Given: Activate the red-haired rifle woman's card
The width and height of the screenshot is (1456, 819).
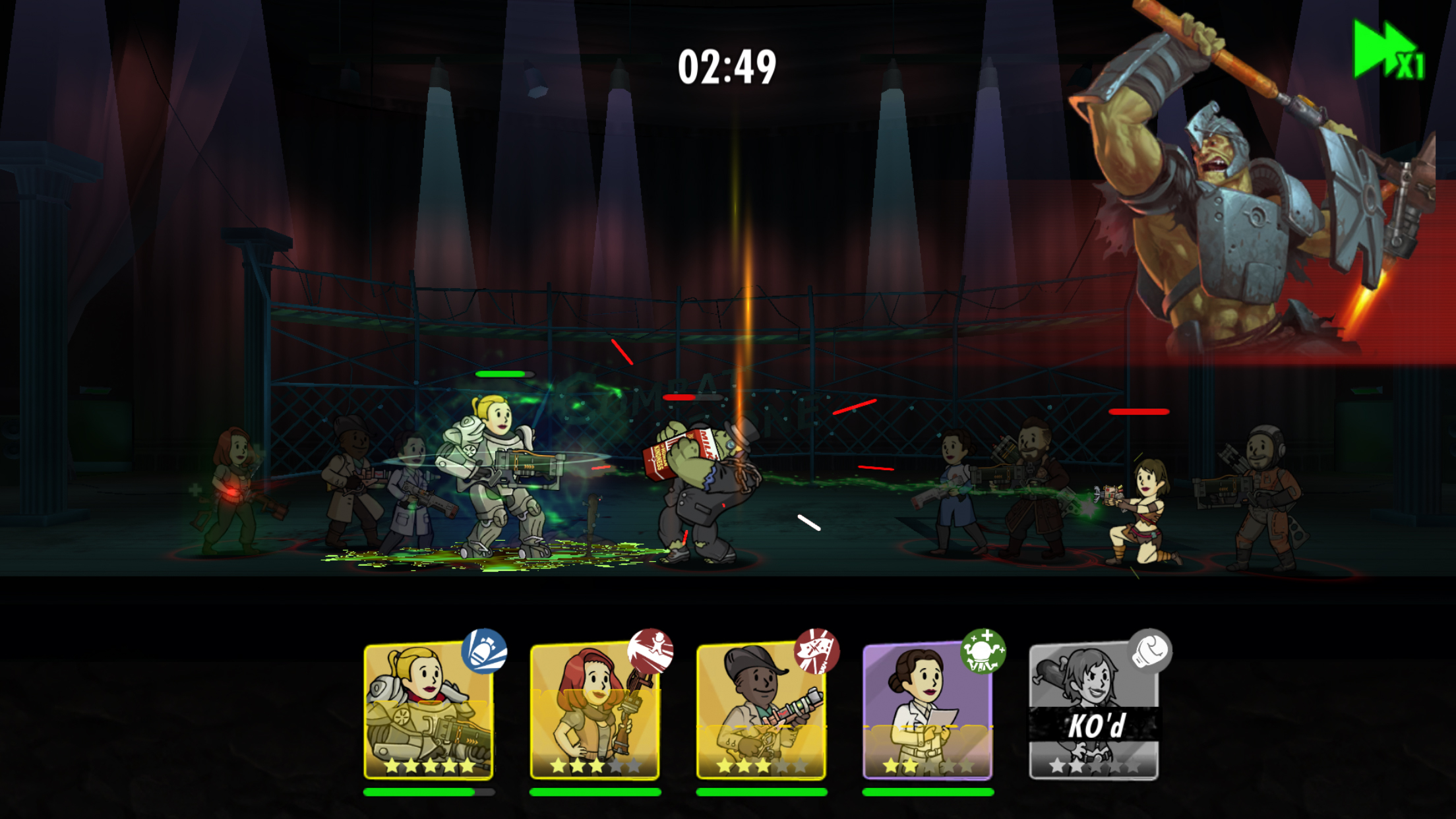Looking at the screenshot, I should click(x=595, y=711).
